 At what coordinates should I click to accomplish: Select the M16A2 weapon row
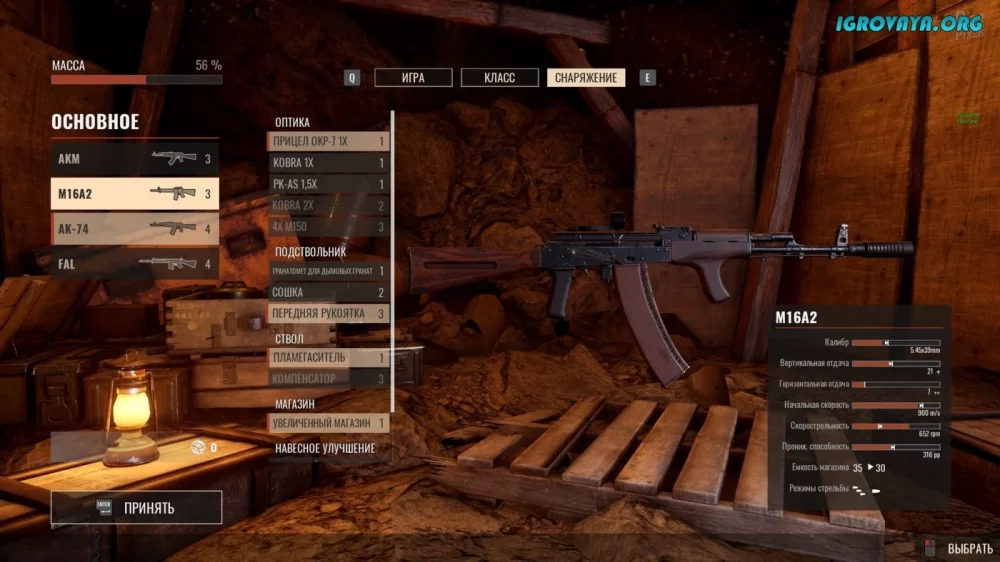(x=134, y=194)
